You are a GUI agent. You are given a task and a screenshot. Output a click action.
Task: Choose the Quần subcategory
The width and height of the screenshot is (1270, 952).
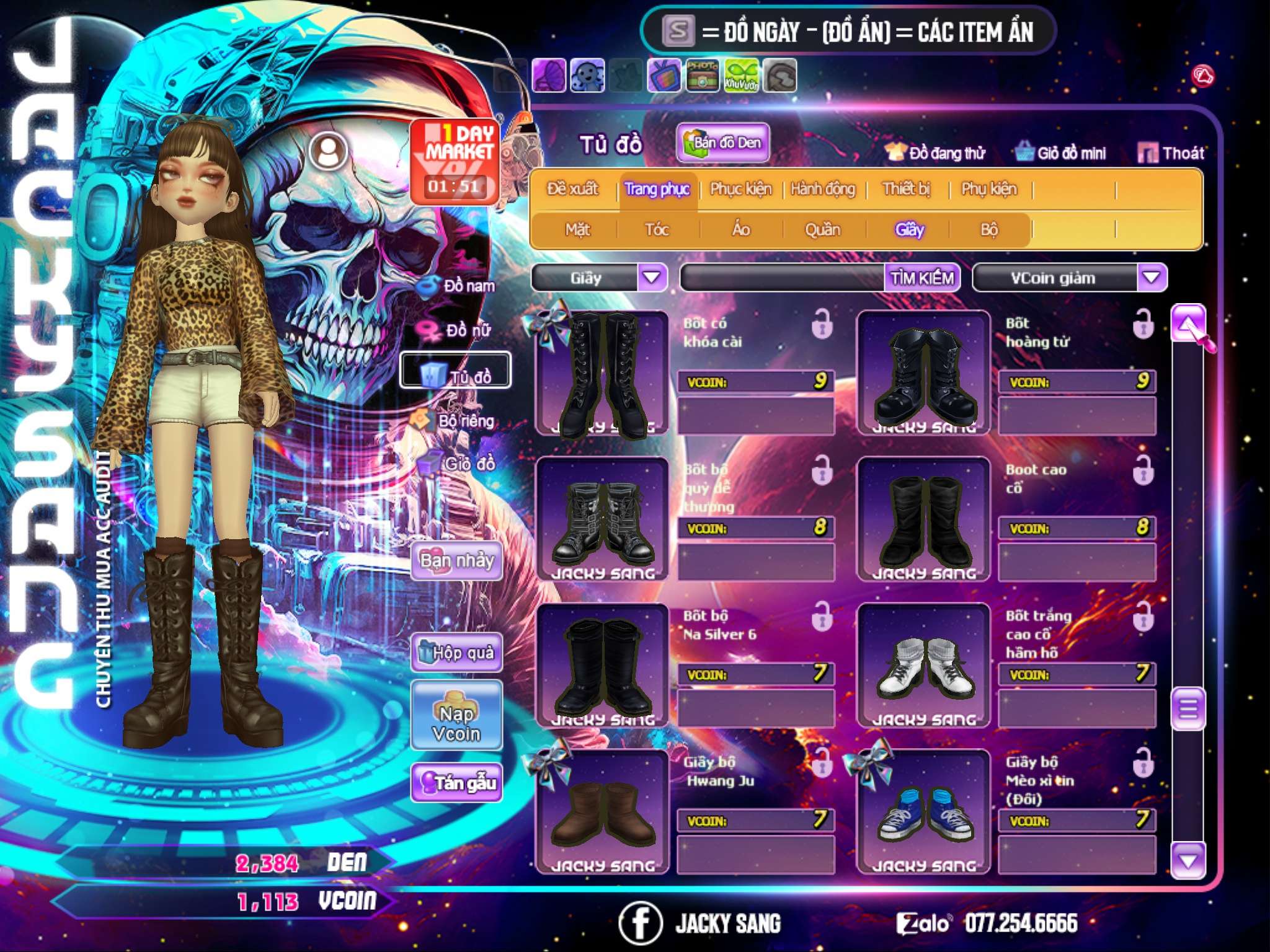[822, 230]
